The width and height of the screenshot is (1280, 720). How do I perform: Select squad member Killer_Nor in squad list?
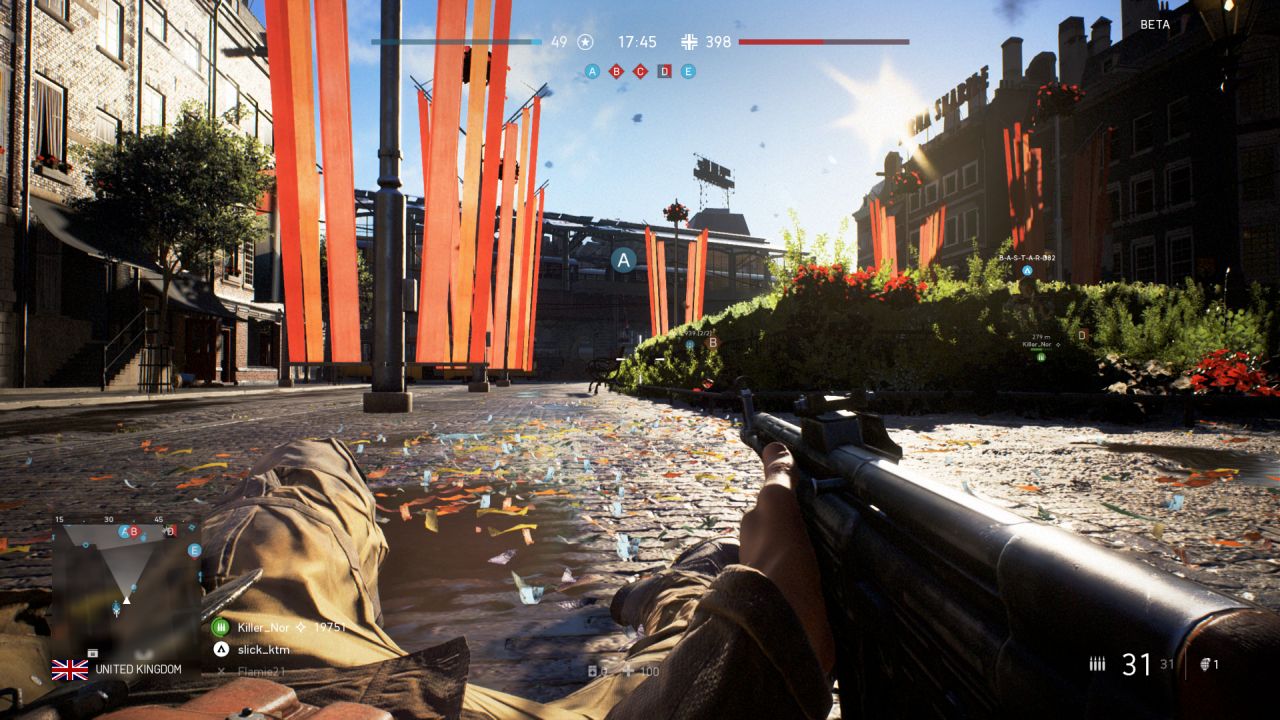tap(263, 627)
